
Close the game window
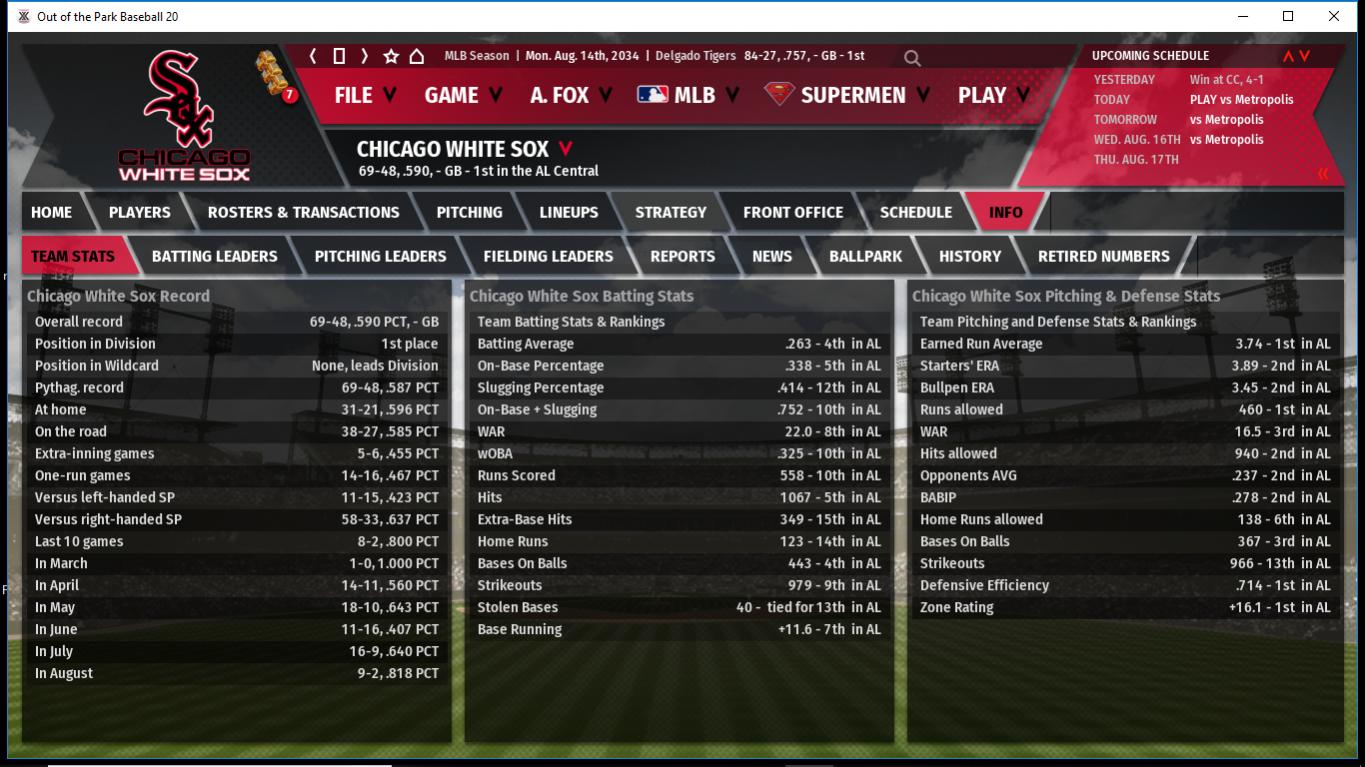(x=1333, y=16)
